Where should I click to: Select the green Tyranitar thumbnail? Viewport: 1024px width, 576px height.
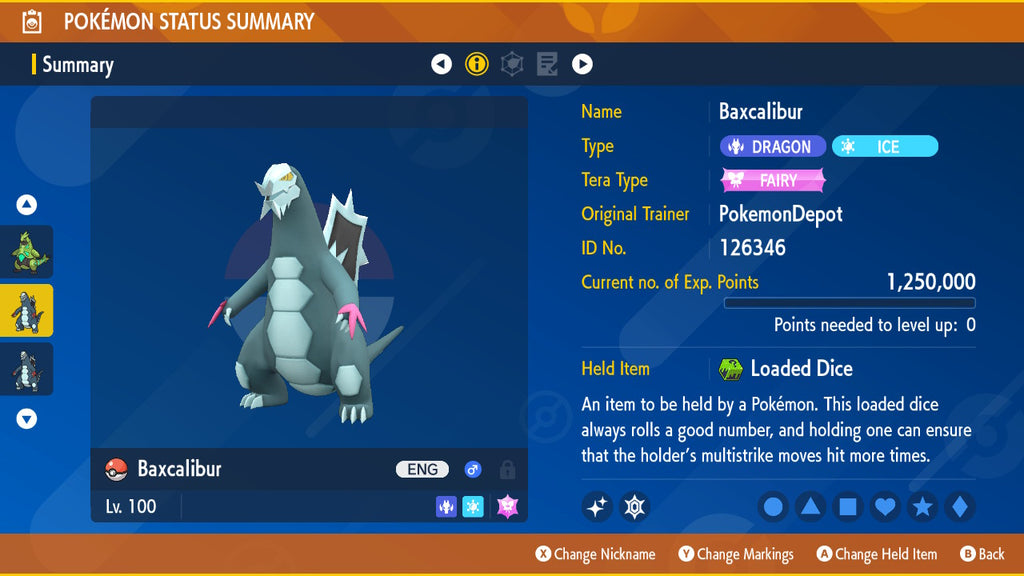point(27,252)
